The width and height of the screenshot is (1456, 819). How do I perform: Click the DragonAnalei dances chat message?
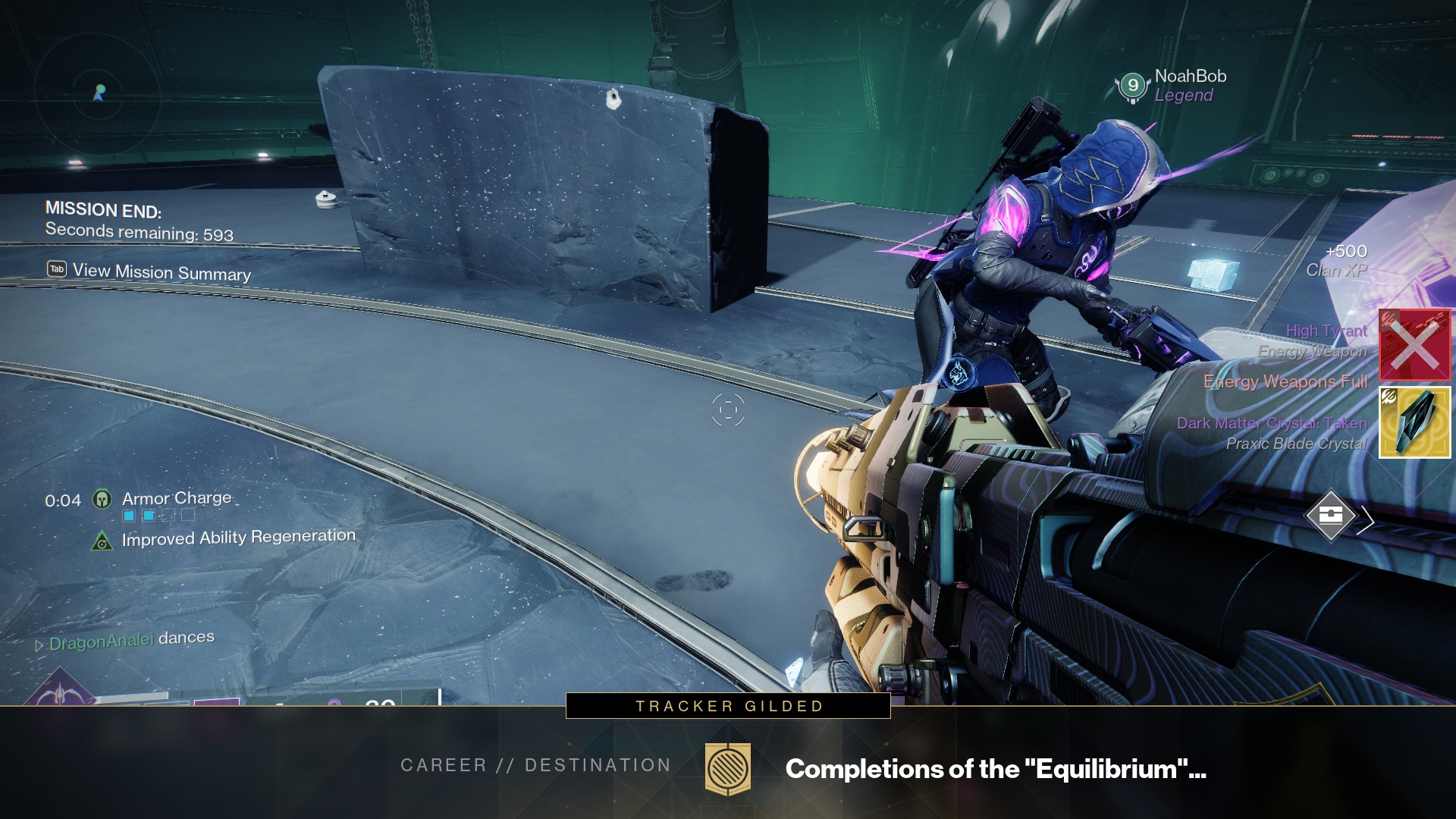tap(130, 641)
